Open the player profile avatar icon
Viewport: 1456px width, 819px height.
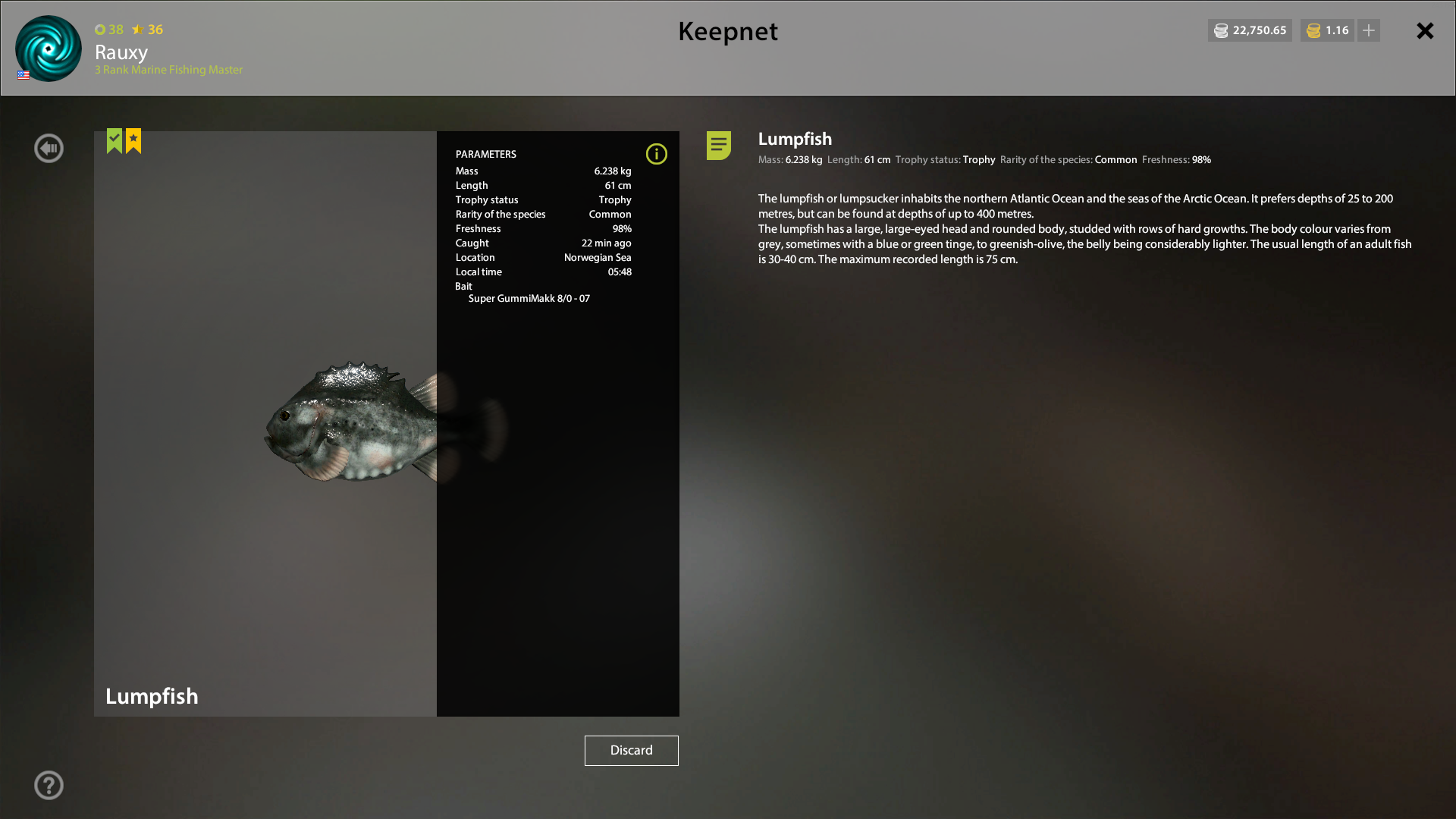pos(48,49)
